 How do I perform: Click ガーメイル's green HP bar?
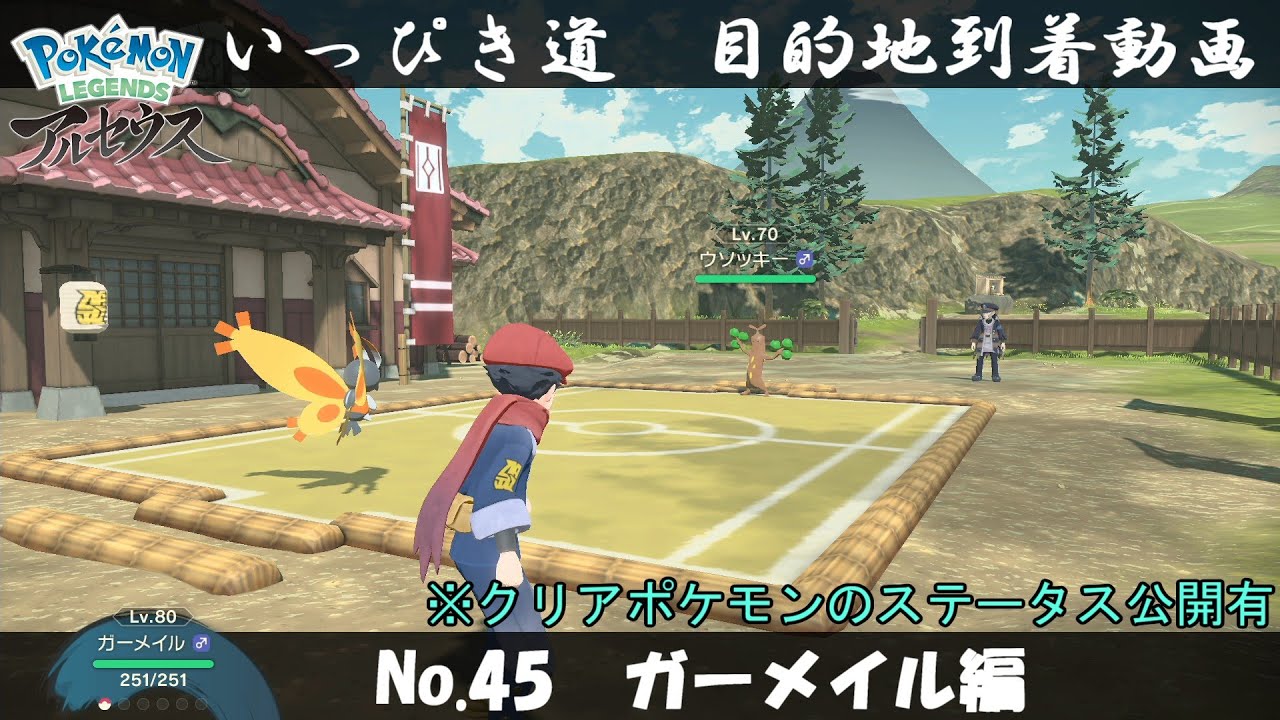click(x=153, y=662)
